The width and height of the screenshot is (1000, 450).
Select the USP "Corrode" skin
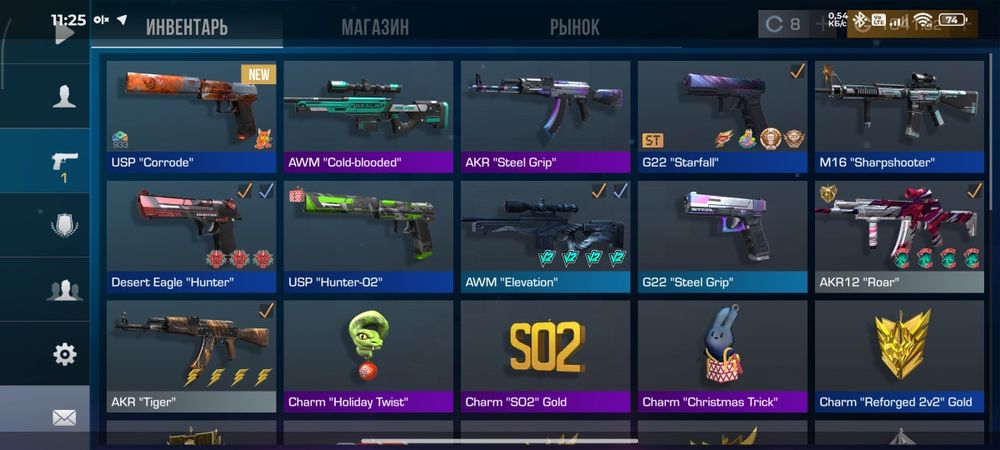click(x=191, y=116)
